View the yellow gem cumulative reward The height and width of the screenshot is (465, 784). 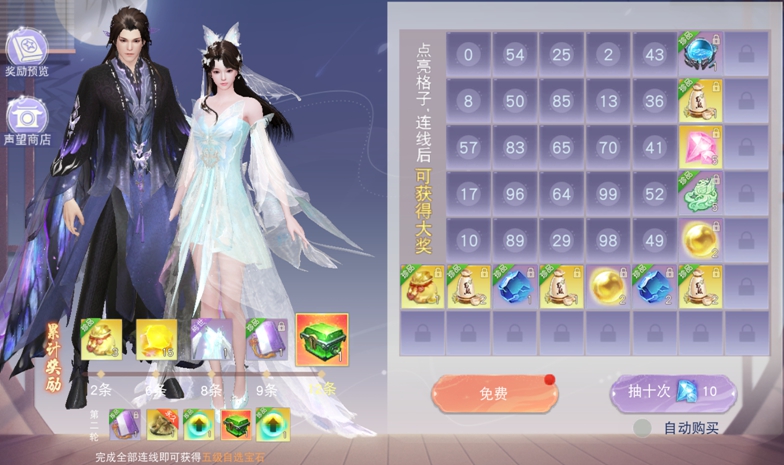click(156, 340)
